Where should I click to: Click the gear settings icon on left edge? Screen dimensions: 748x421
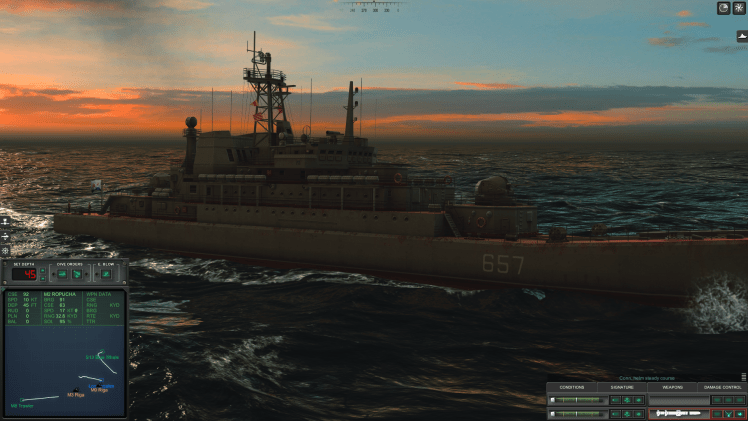5,251
